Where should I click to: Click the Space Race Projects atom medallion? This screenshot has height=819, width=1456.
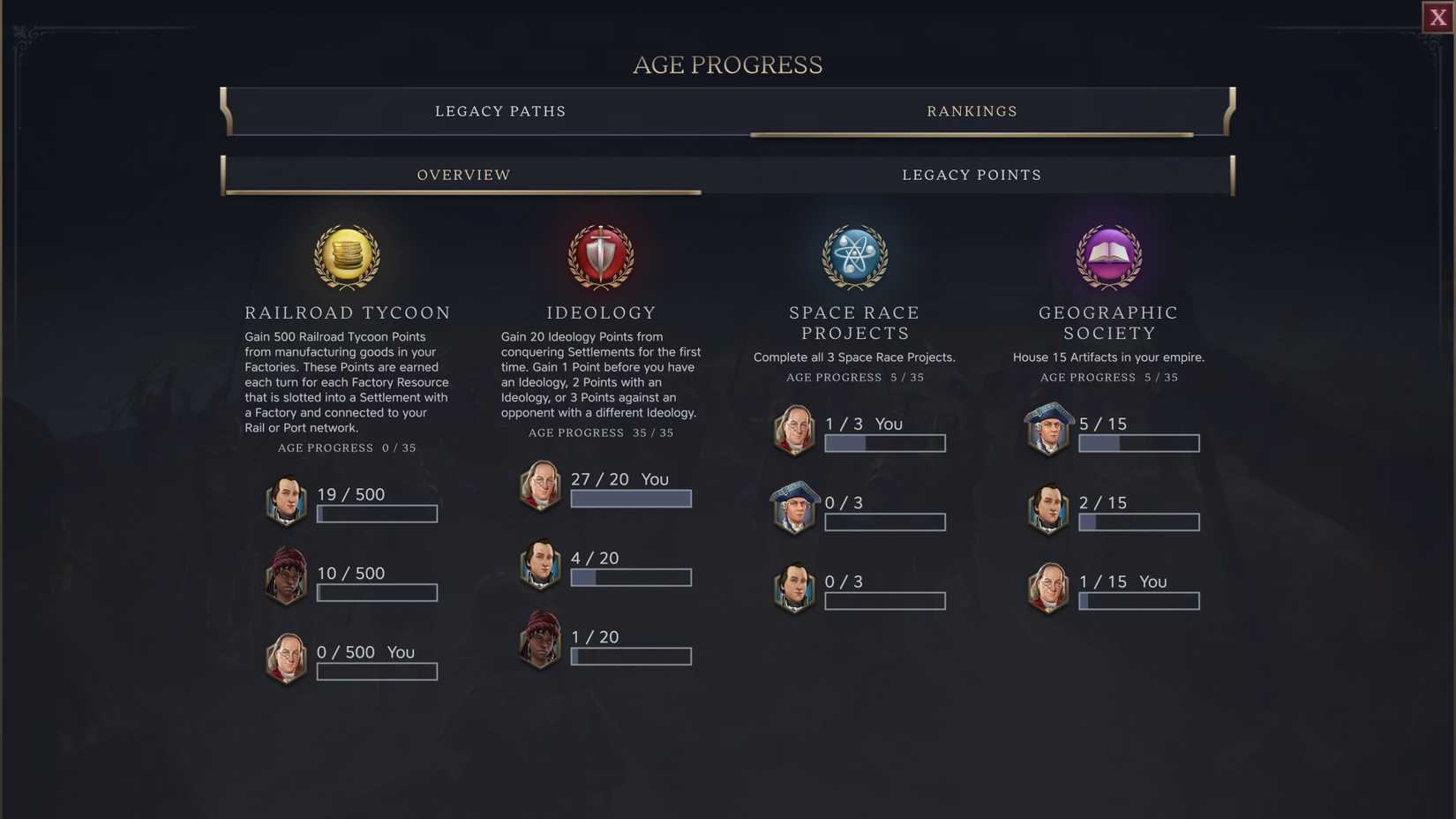tap(854, 257)
